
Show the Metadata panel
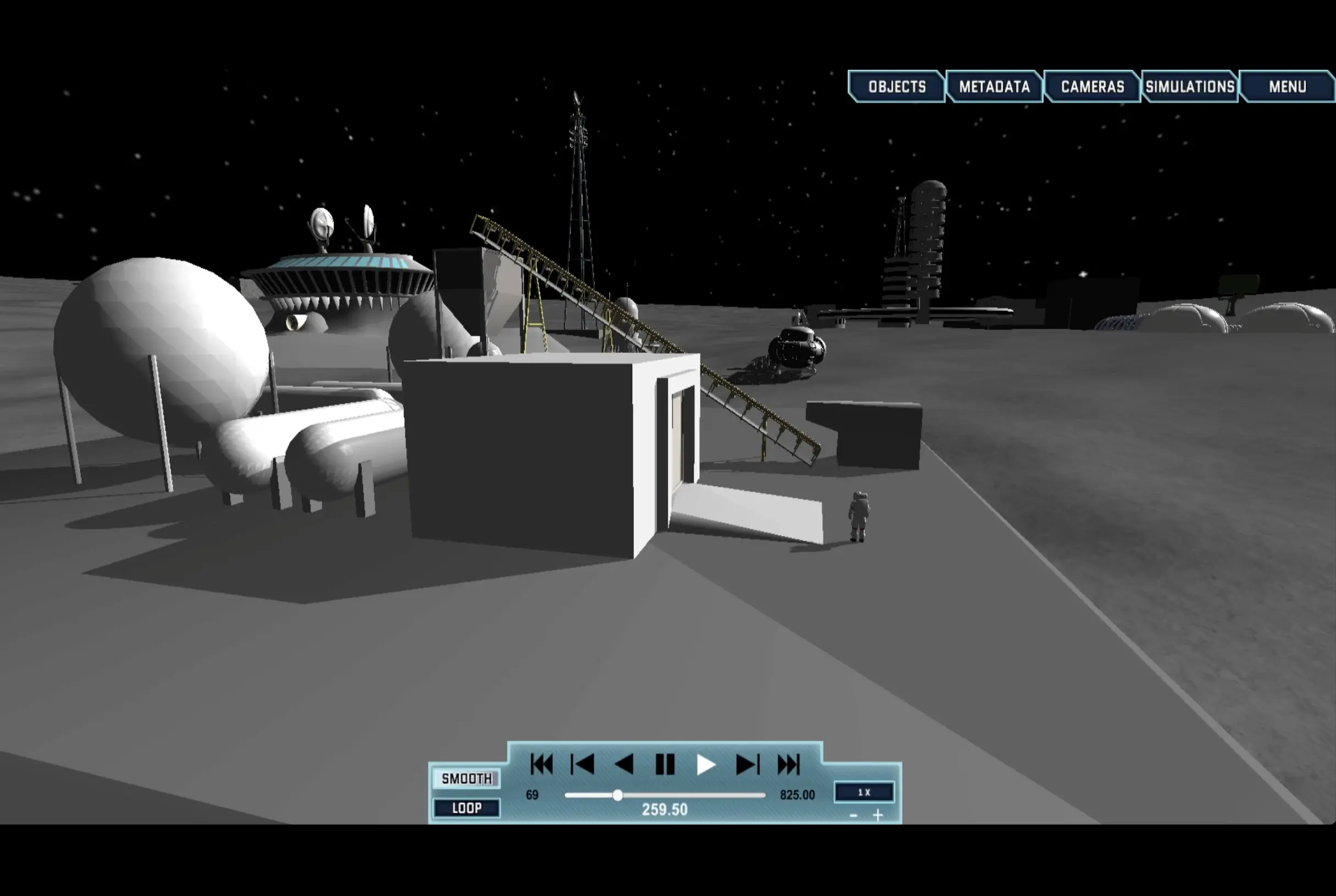(x=994, y=87)
